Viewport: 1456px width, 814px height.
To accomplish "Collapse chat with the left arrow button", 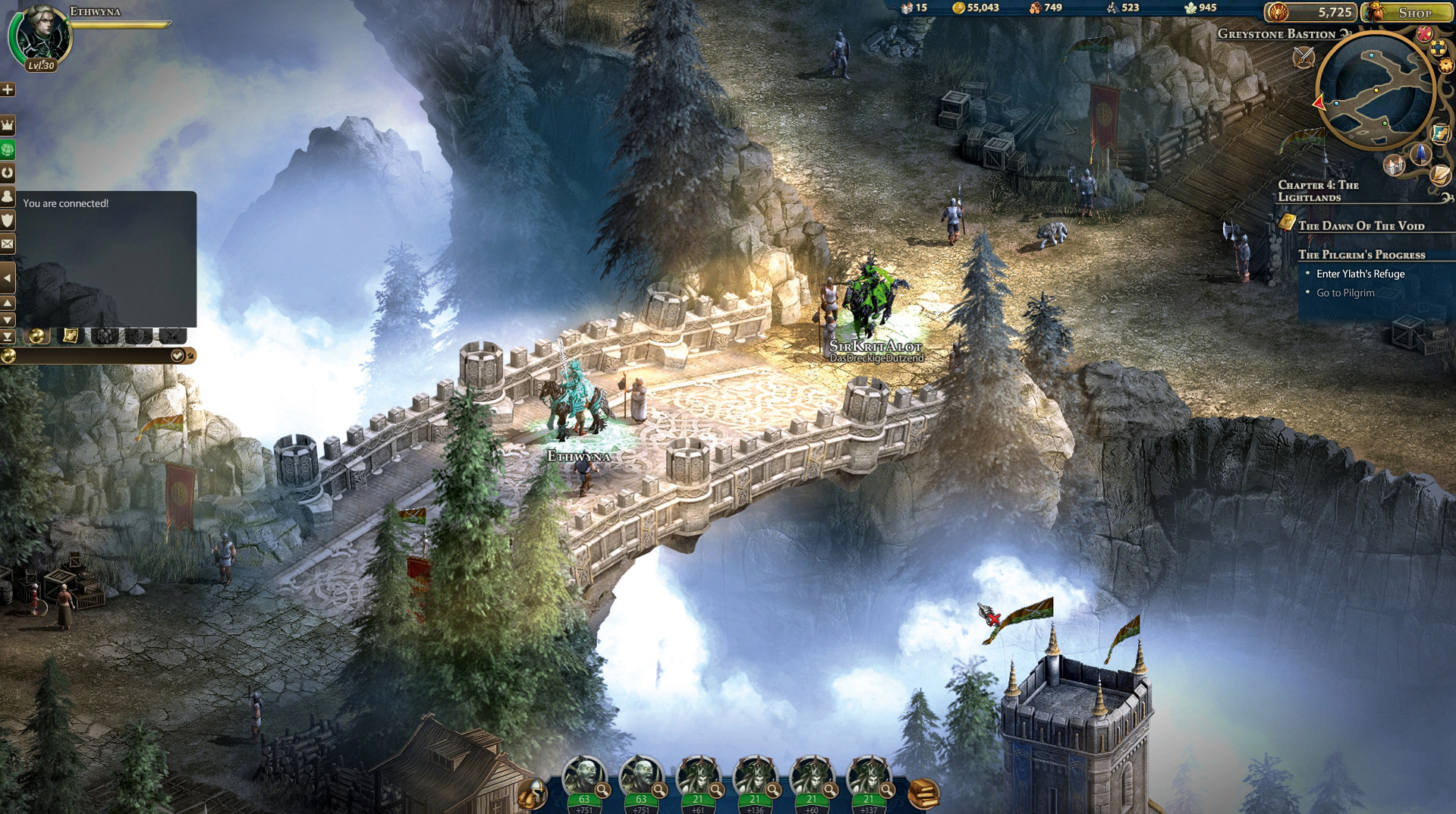I will 8,278.
